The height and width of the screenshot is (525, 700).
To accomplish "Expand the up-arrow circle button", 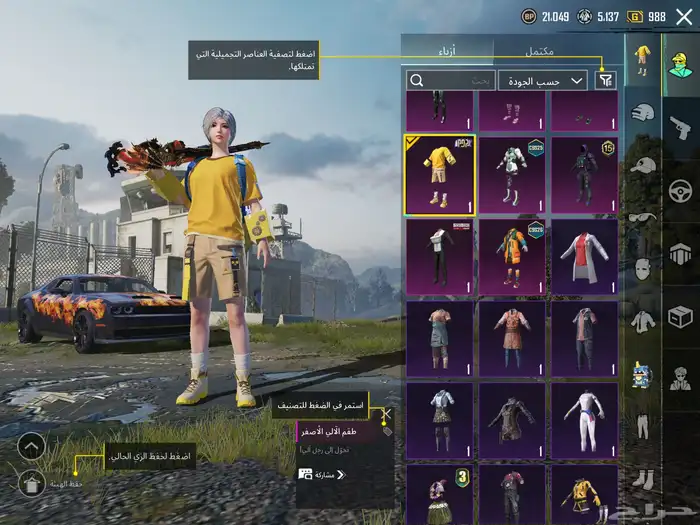I will (31, 446).
